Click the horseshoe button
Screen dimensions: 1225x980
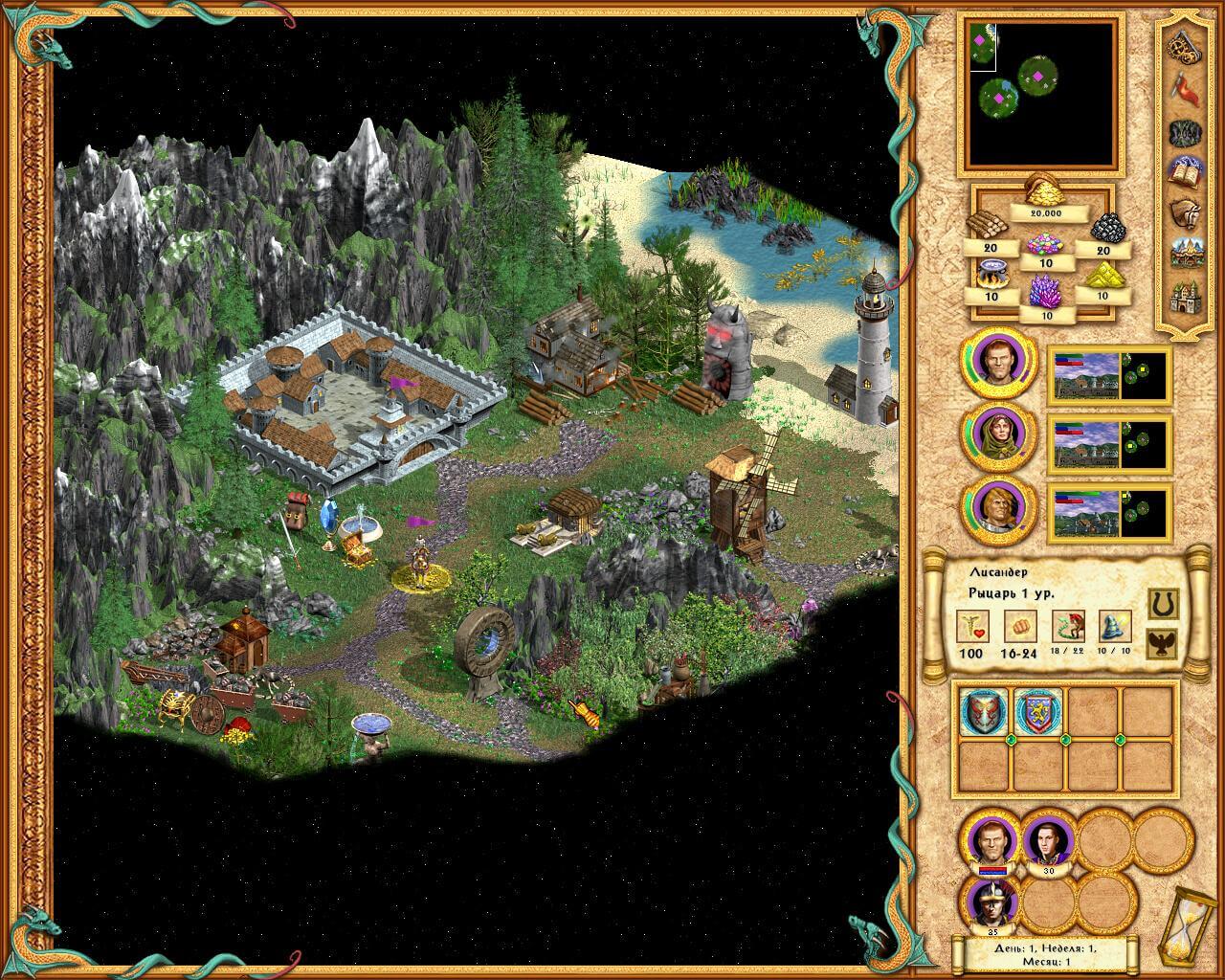(1161, 604)
